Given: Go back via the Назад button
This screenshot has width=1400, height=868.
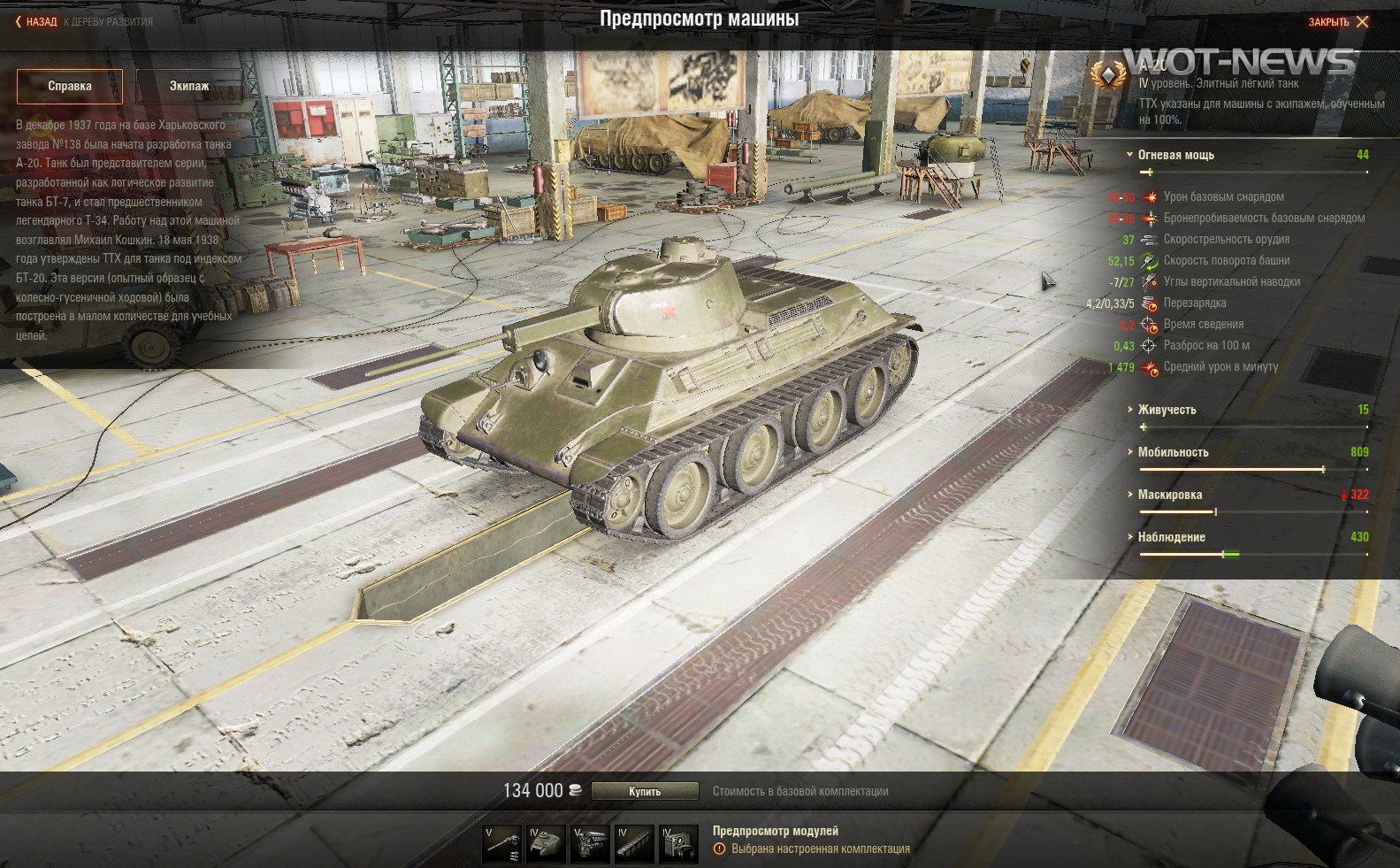Looking at the screenshot, I should [36, 21].
